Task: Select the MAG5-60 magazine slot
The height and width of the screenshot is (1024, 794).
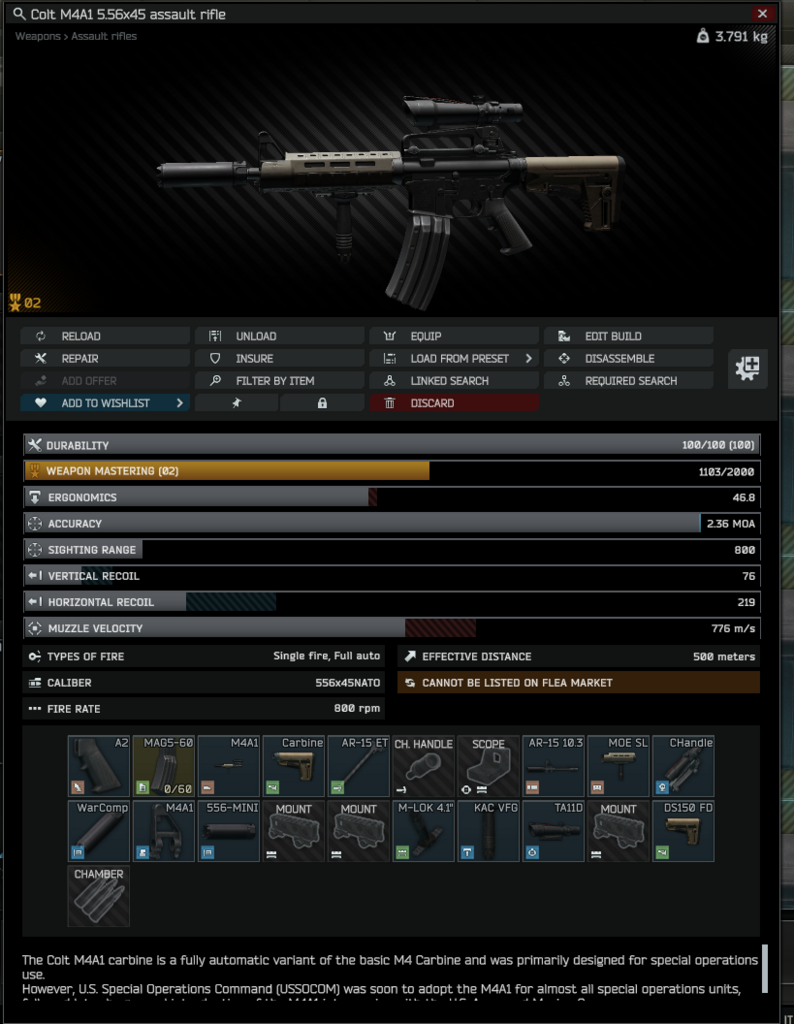Action: 164,766
